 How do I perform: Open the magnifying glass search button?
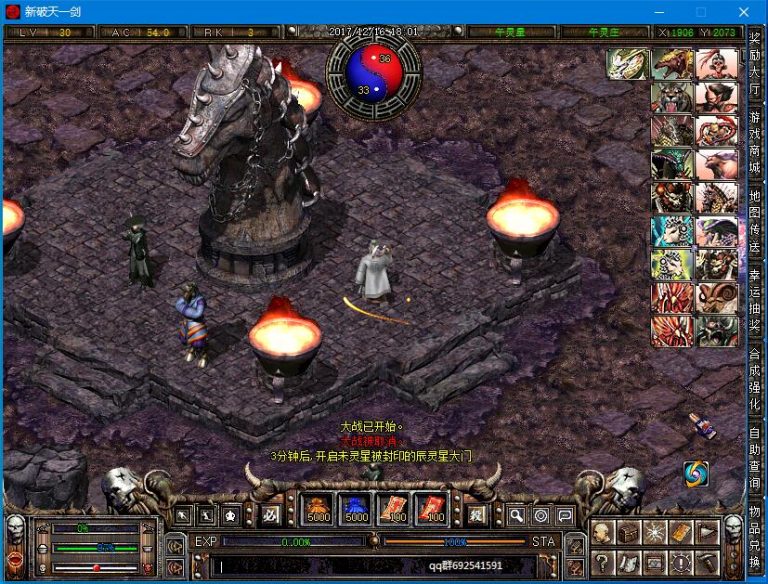[516, 515]
